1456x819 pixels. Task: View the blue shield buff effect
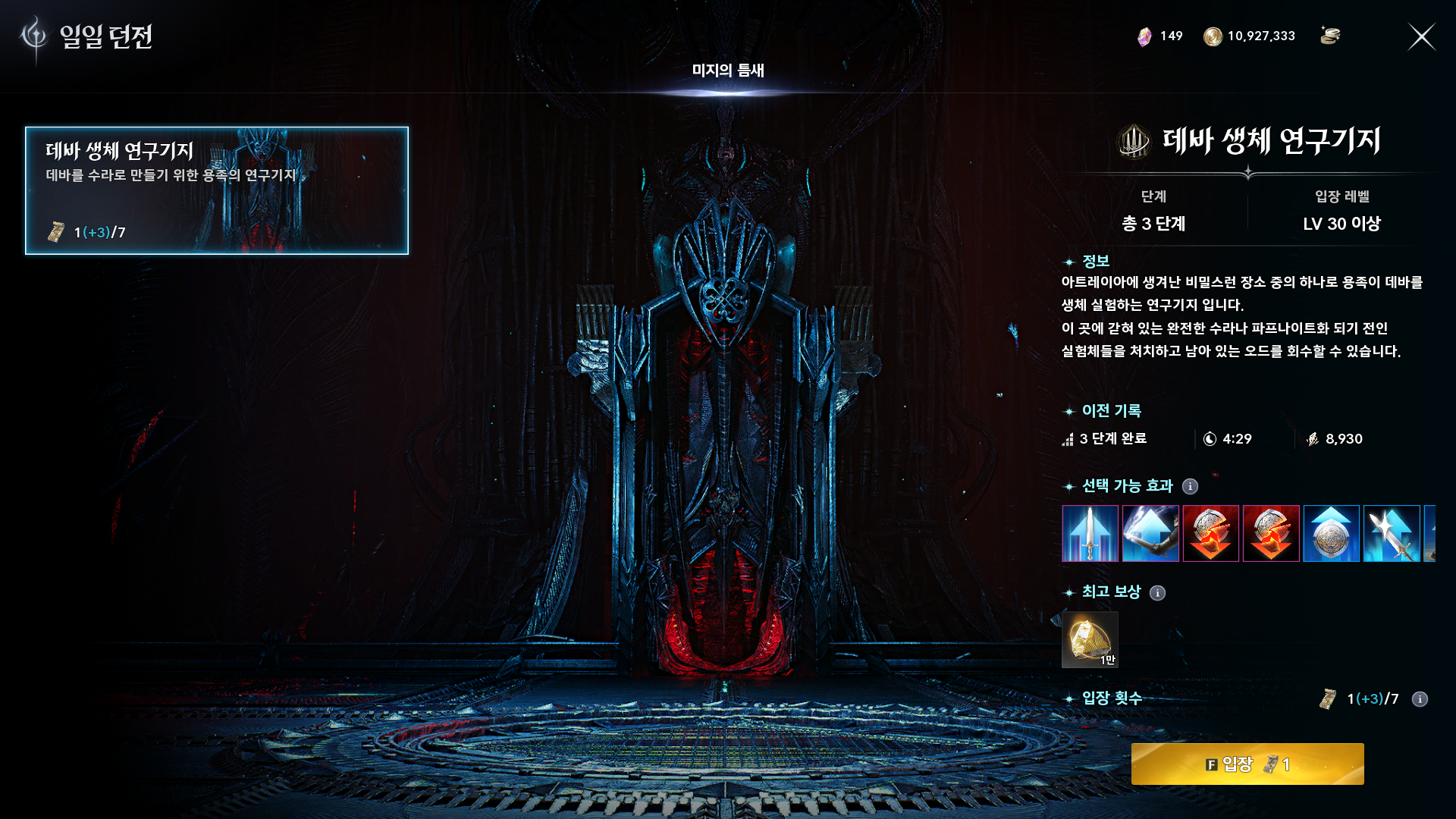(1331, 534)
